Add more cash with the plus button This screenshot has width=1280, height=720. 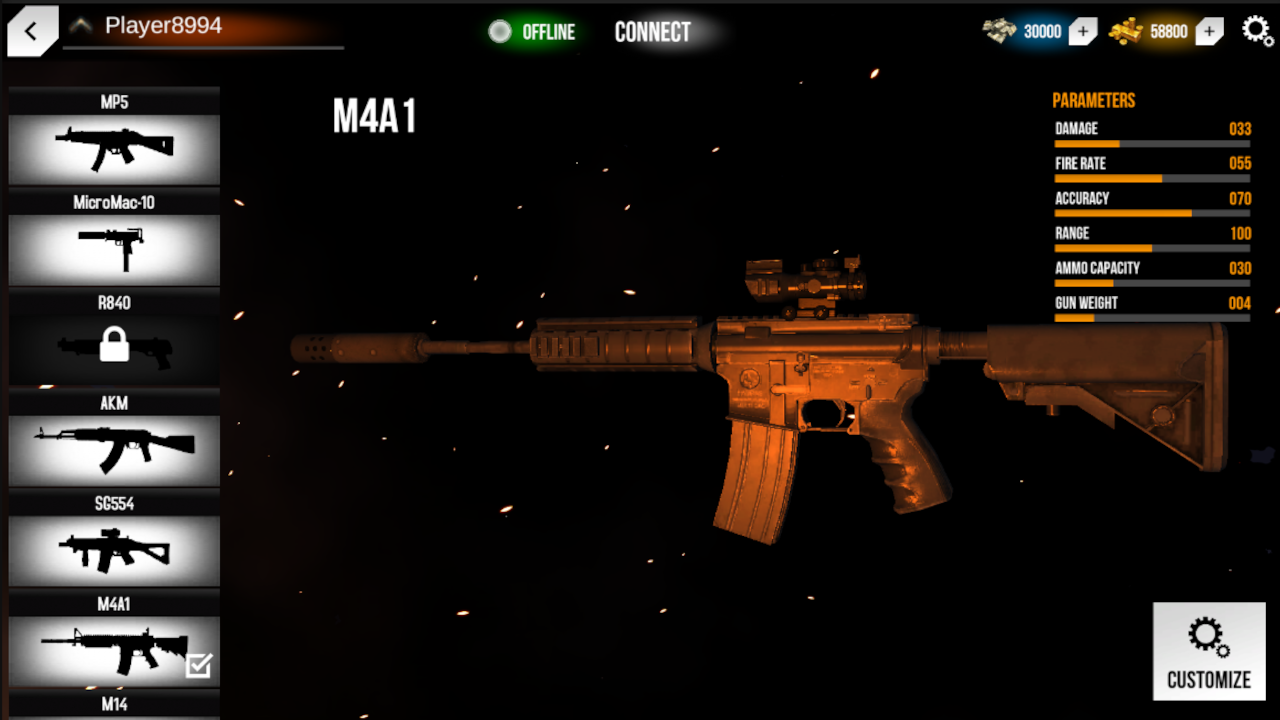point(1083,31)
